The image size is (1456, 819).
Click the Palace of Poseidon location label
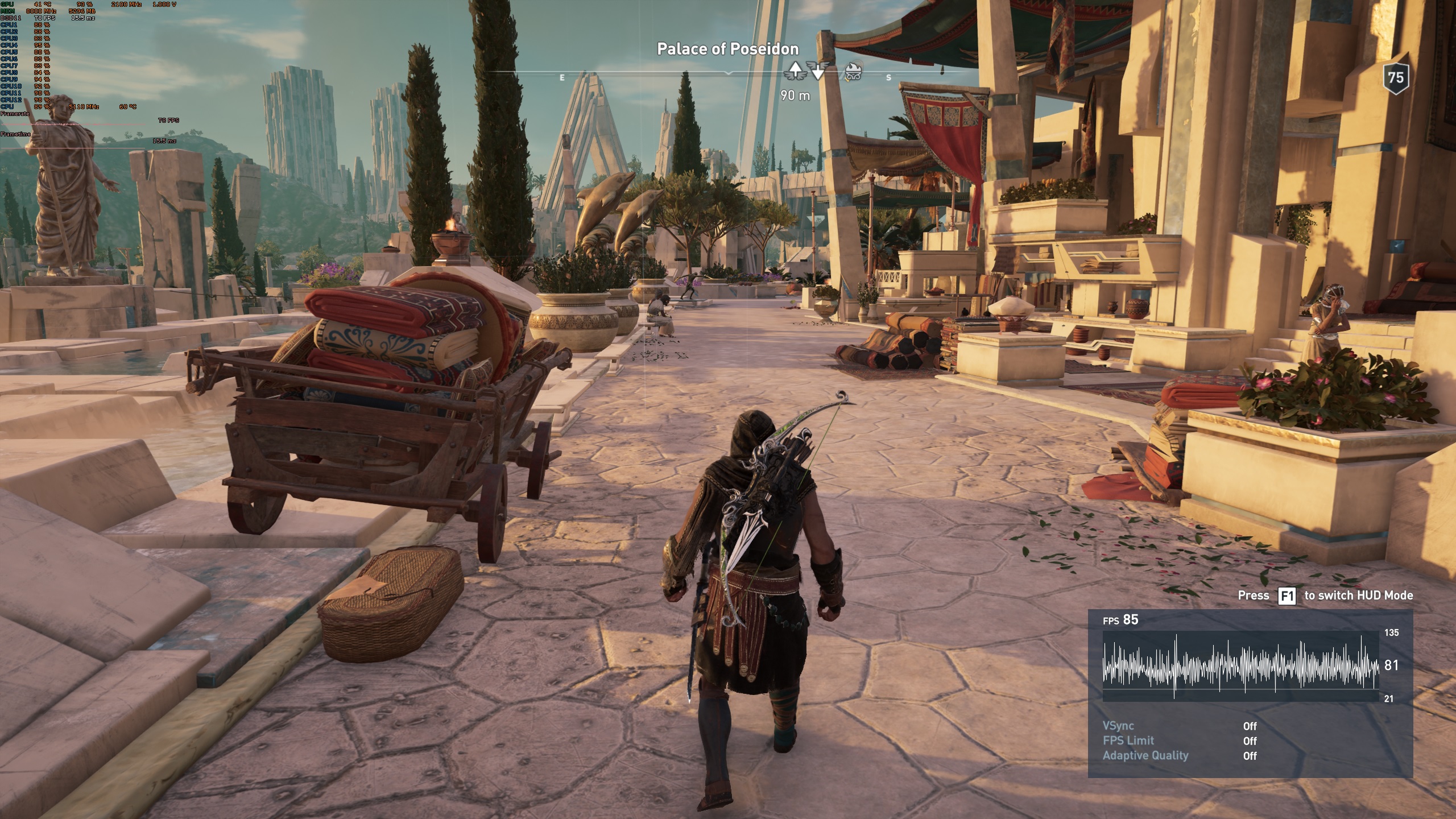[x=727, y=49]
